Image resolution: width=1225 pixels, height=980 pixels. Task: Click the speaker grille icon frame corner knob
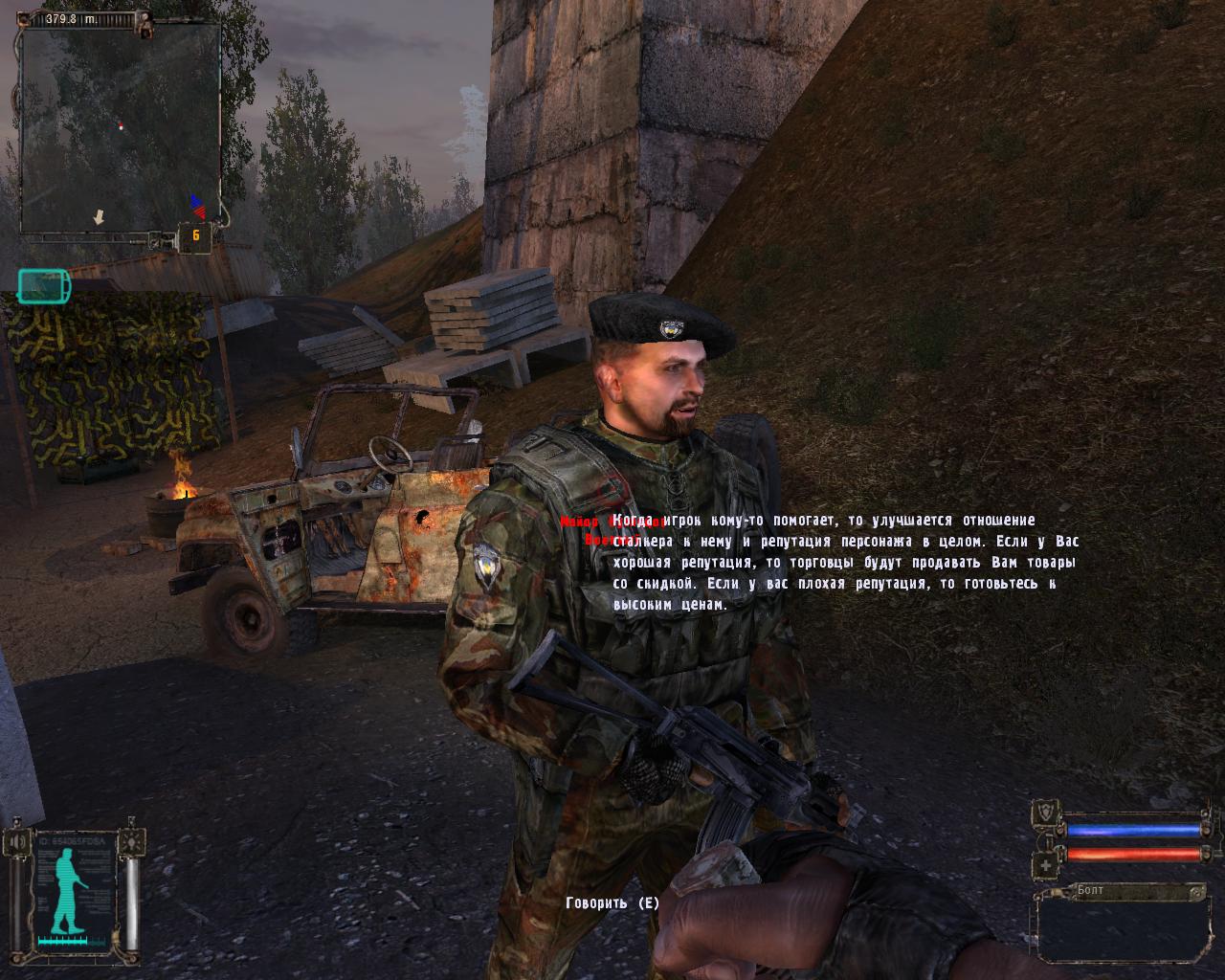point(16,822)
